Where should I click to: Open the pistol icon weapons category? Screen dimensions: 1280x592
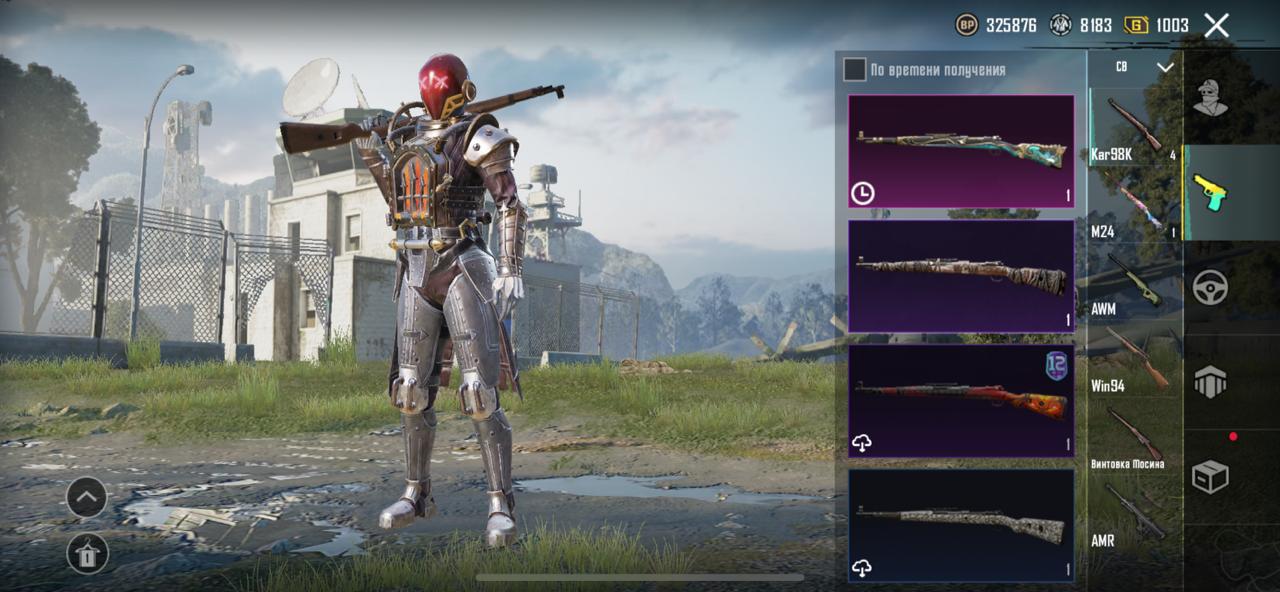click(x=1211, y=192)
